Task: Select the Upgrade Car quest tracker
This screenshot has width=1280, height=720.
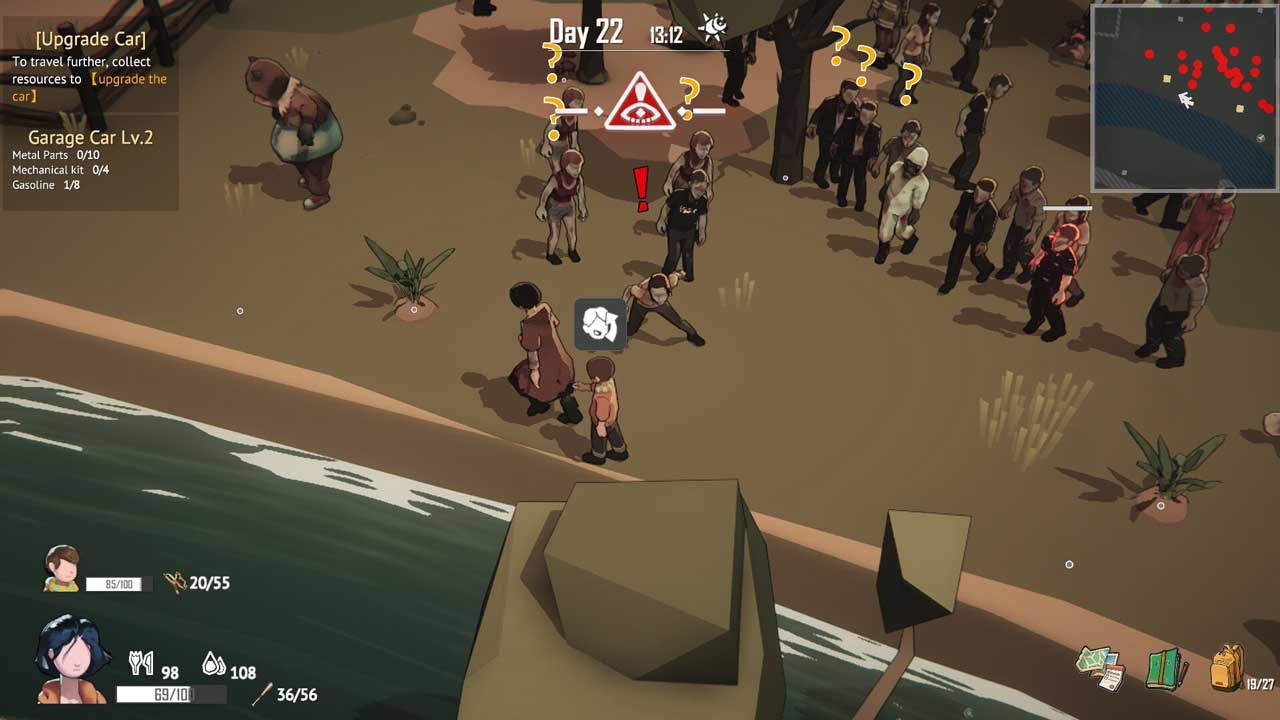Action: point(90,67)
